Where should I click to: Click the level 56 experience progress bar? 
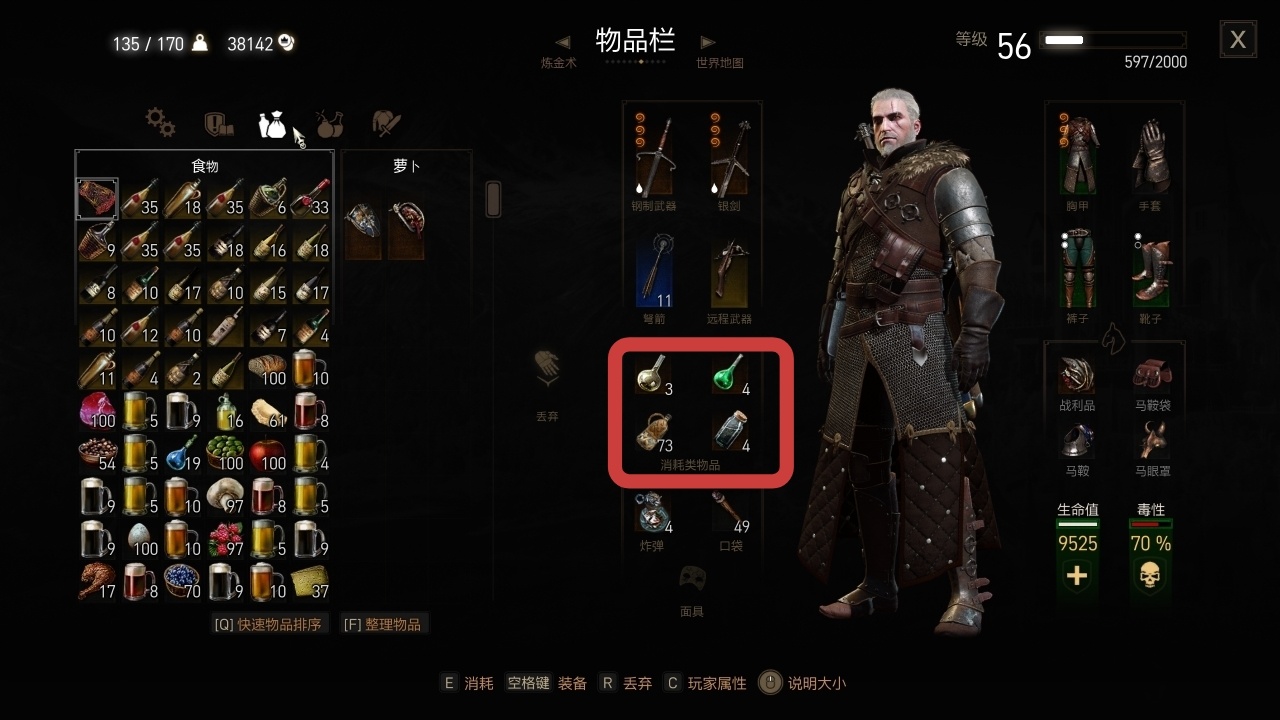(1111, 41)
